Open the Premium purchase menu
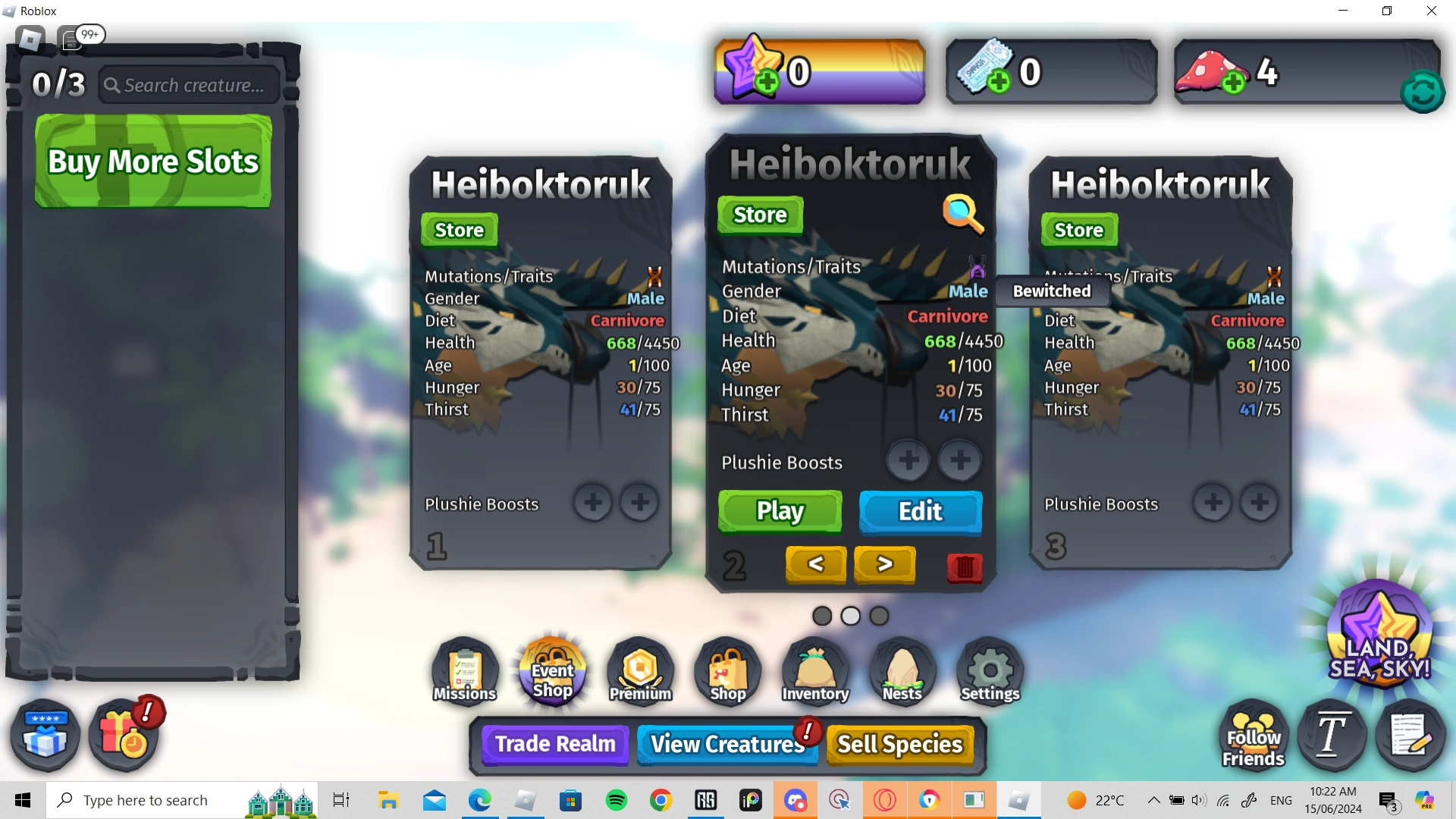The width and height of the screenshot is (1456, 819). pyautogui.click(x=639, y=671)
